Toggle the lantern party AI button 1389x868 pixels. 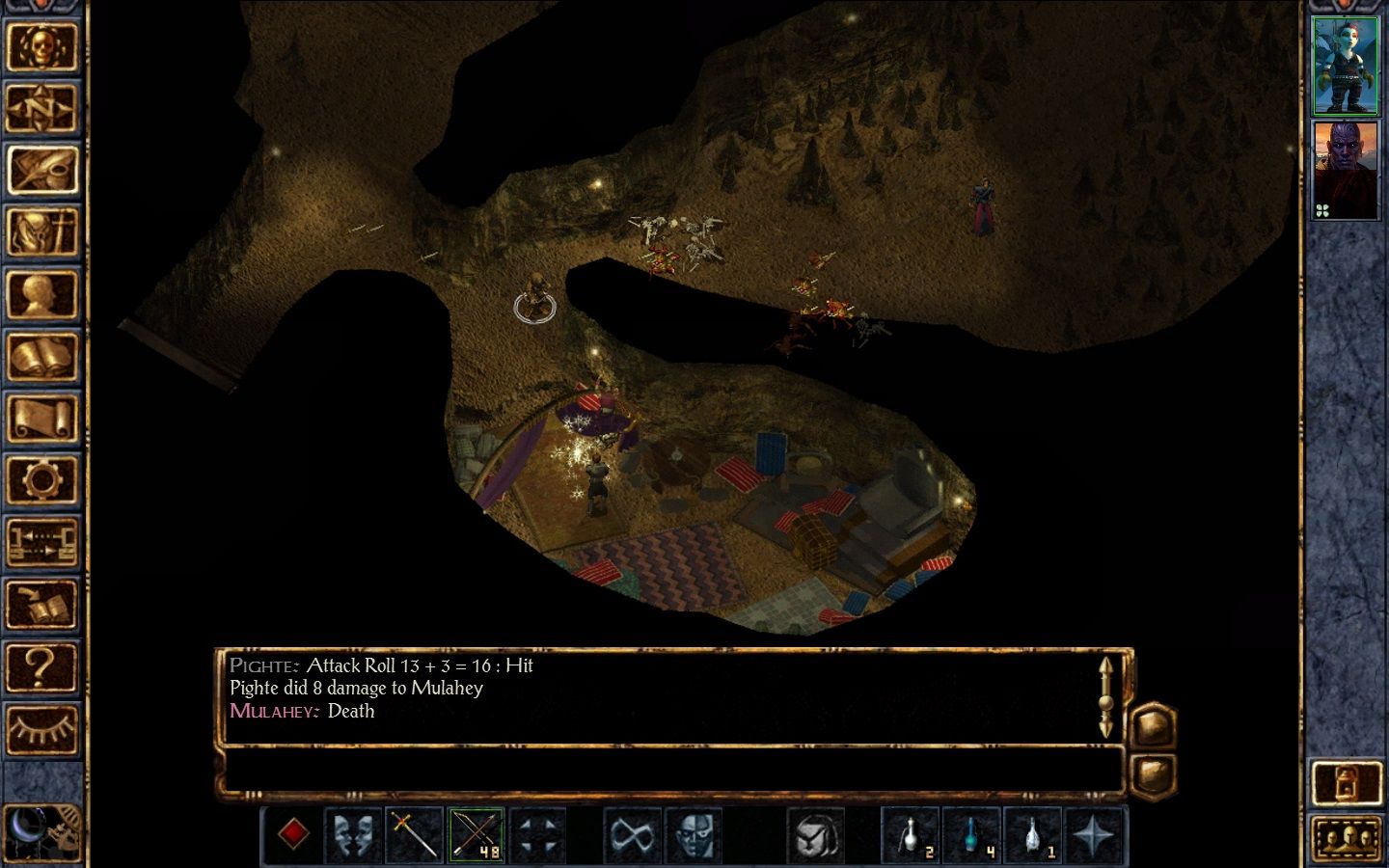tap(1346, 783)
